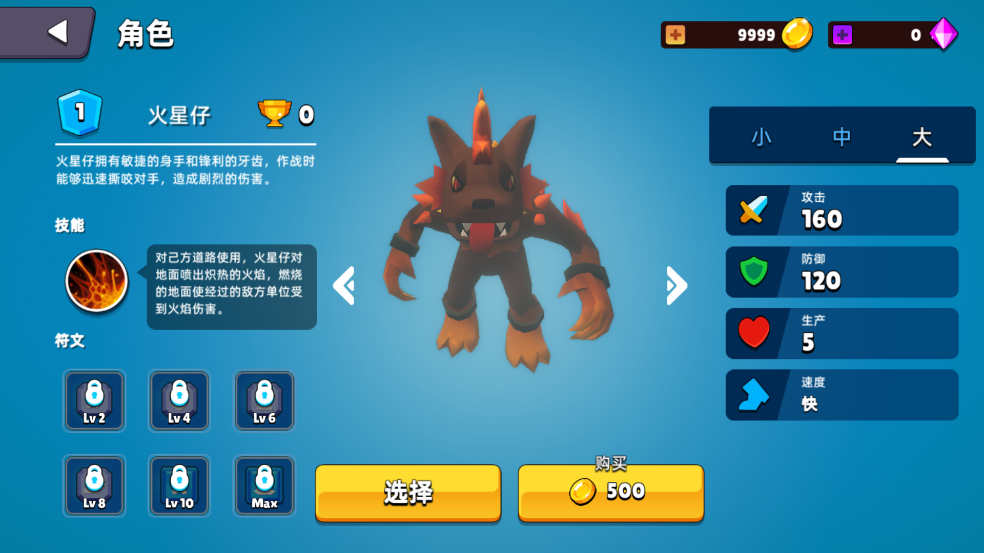Tap the fire skill icon
Viewport: 984px width, 553px height.
click(97, 281)
